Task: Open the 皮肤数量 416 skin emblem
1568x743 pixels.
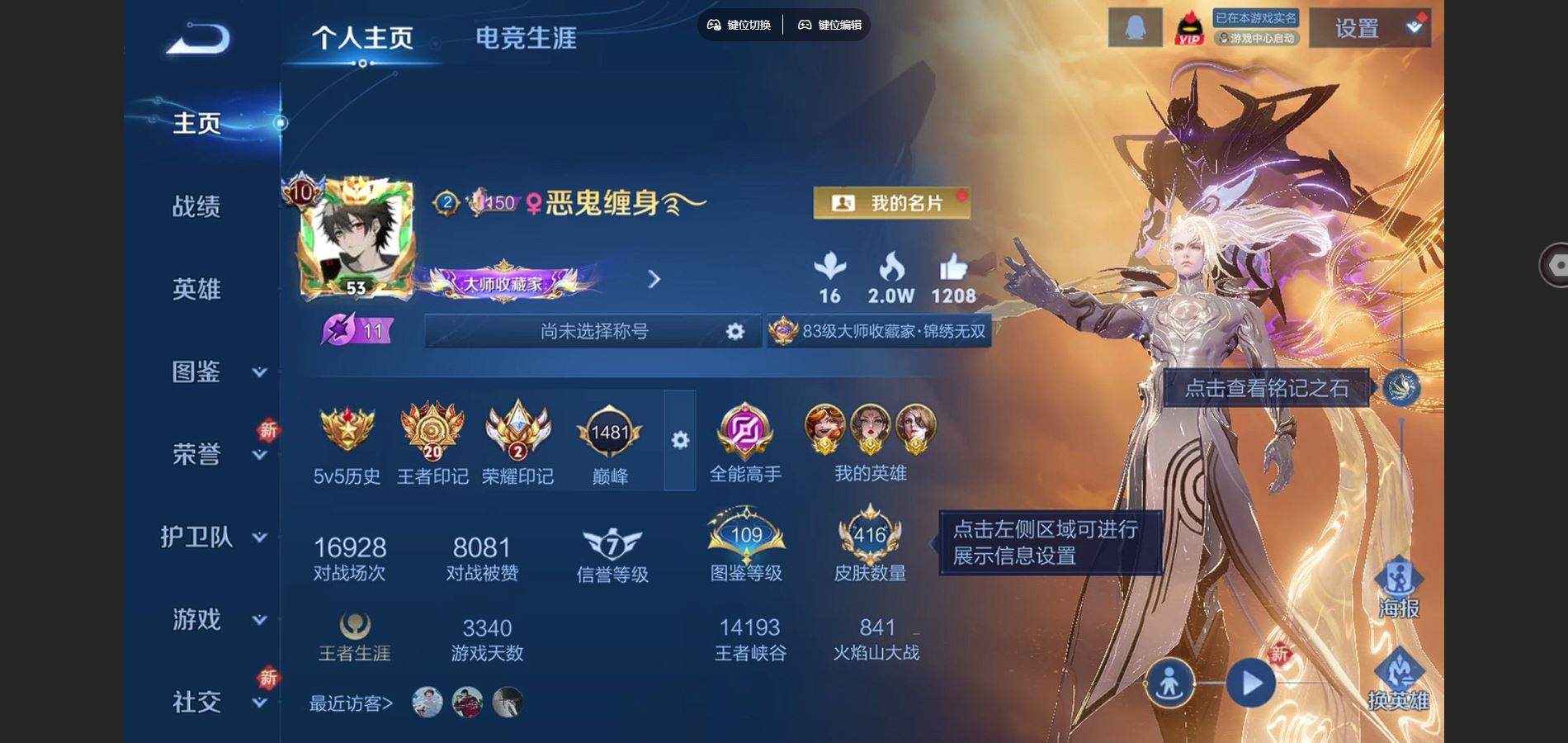Action: click(871, 537)
